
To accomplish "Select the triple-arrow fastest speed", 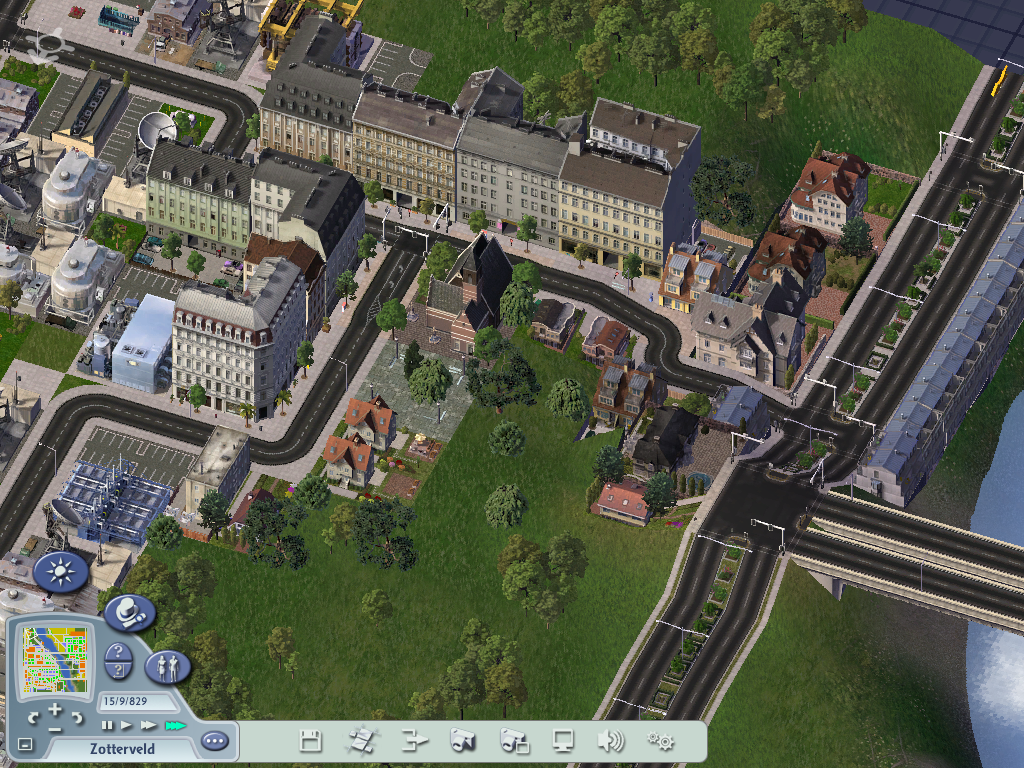I will 175,725.
